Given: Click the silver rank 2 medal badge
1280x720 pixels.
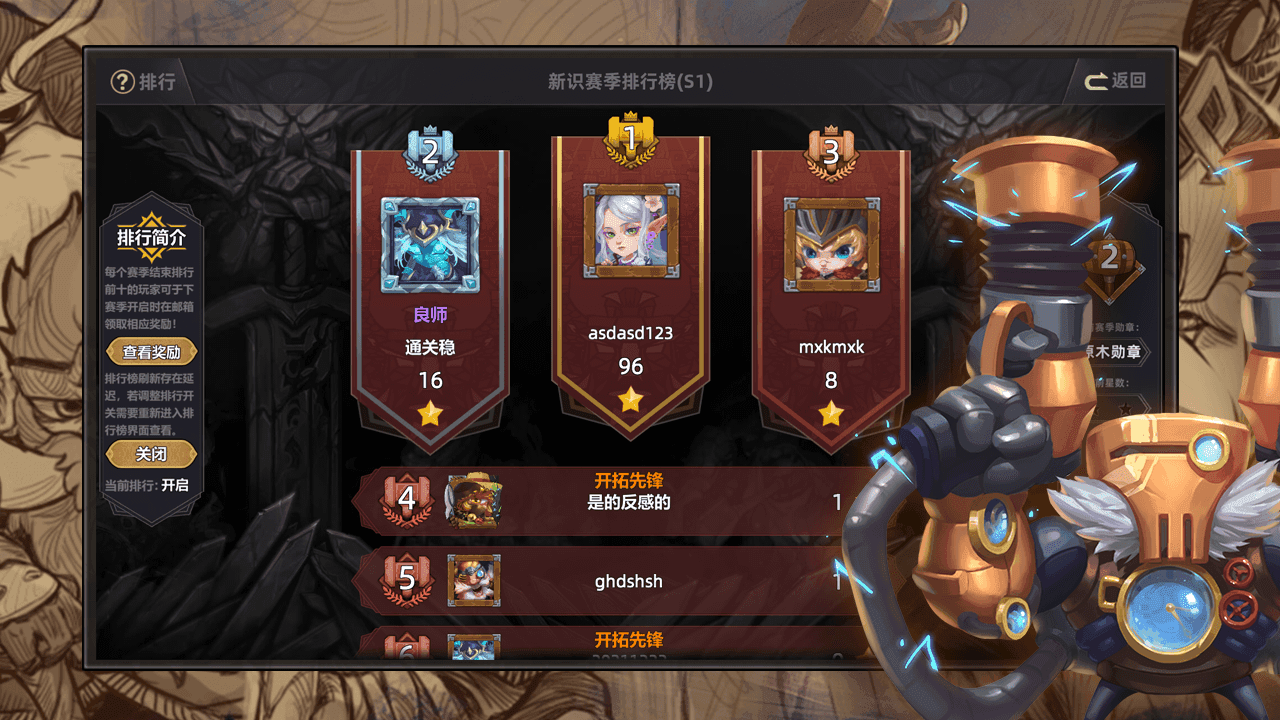Looking at the screenshot, I should pyautogui.click(x=430, y=152).
